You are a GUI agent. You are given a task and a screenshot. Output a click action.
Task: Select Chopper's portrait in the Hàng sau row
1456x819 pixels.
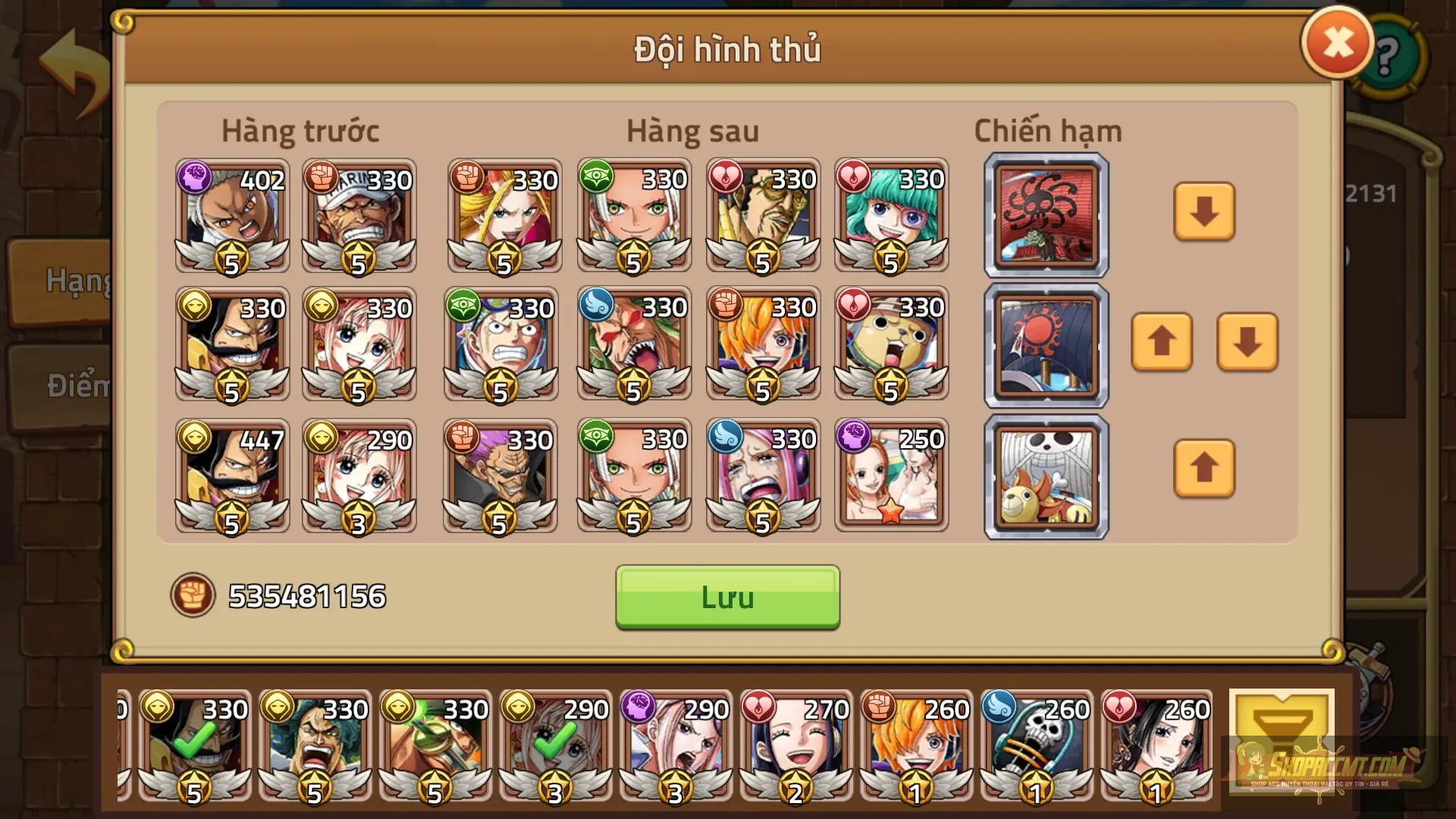click(891, 345)
